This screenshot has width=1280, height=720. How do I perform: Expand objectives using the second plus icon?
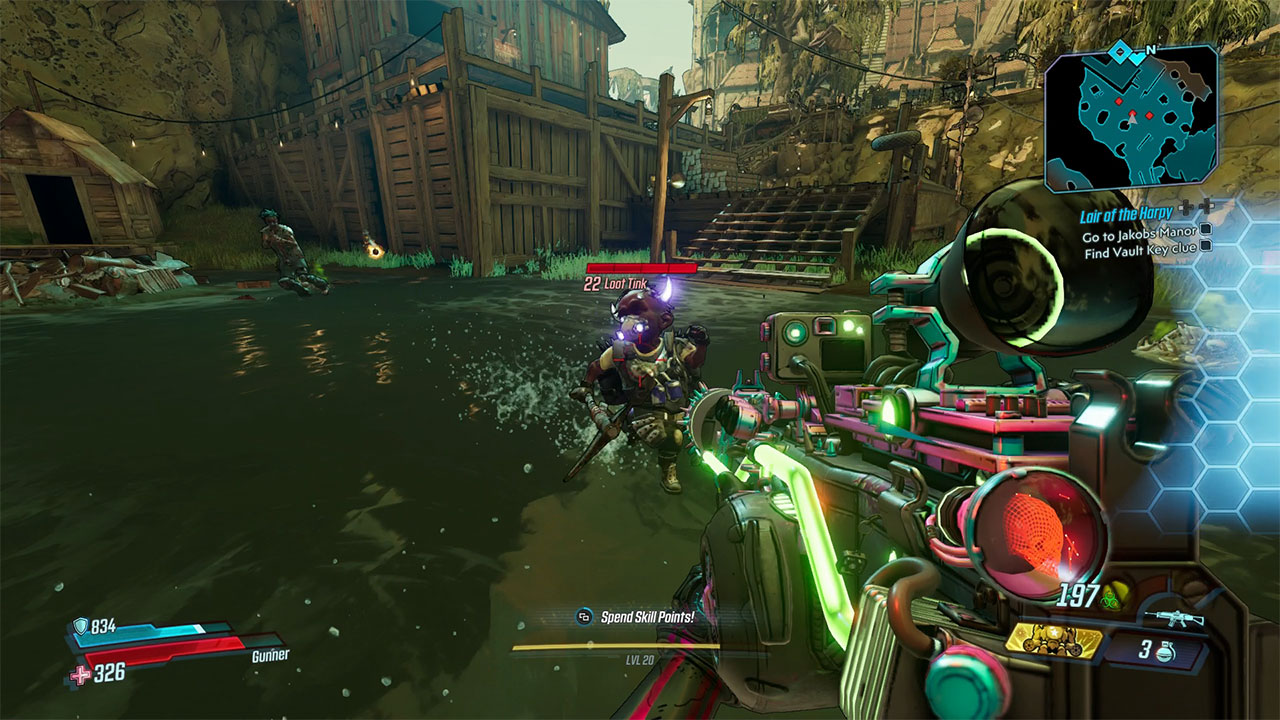click(1207, 207)
